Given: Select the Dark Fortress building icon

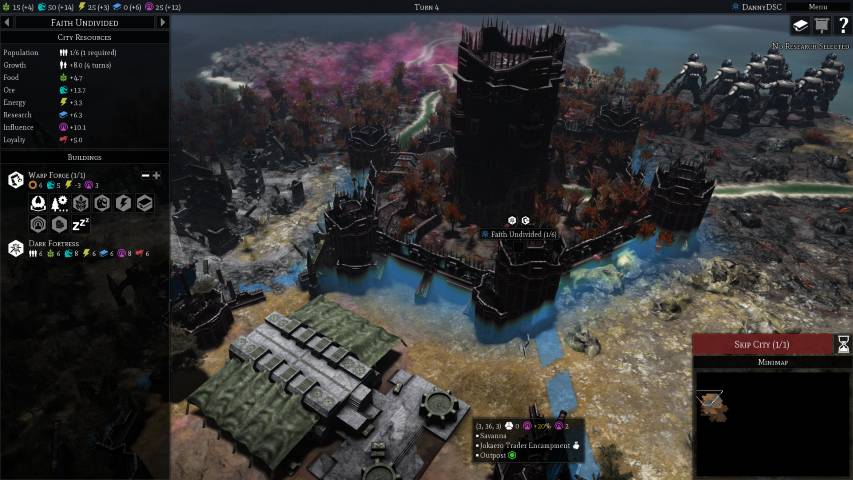Looking at the screenshot, I should pos(16,247).
